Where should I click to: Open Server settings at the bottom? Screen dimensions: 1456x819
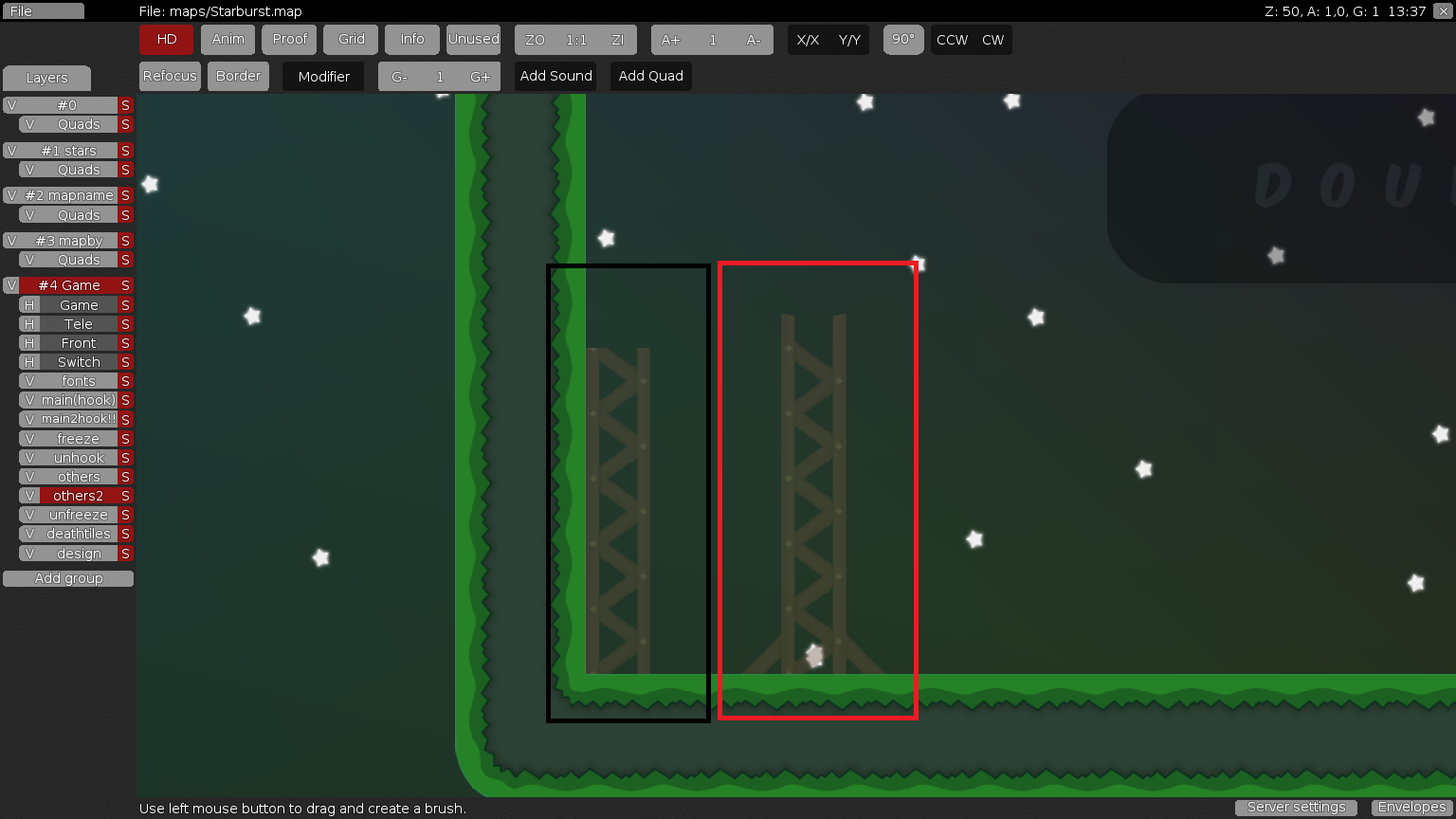(1296, 807)
